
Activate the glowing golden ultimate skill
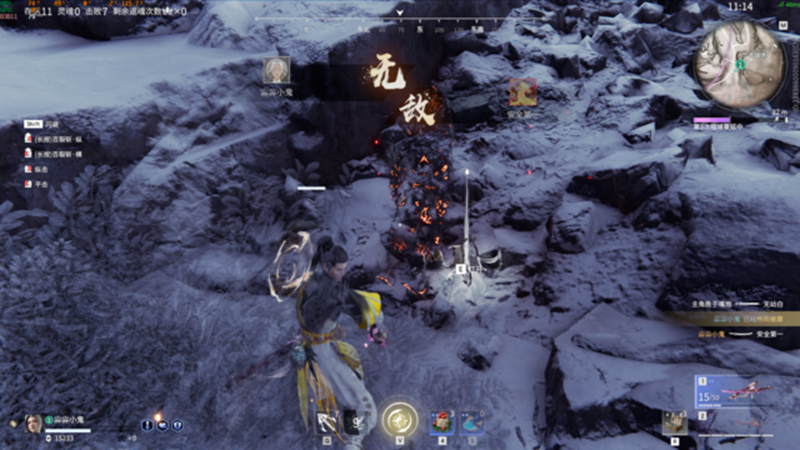(399, 419)
